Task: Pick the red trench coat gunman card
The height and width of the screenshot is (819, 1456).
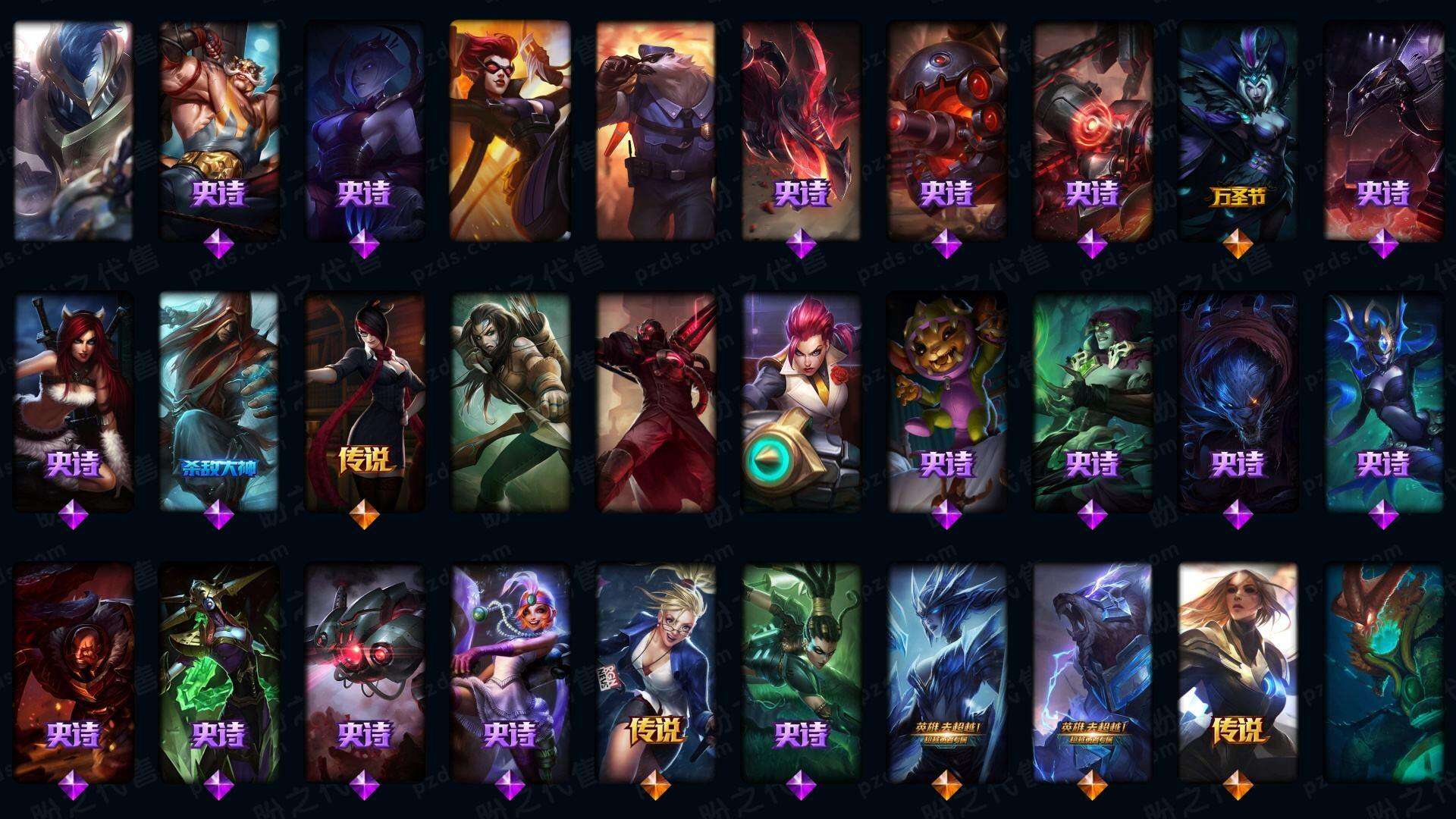Action: [x=656, y=402]
